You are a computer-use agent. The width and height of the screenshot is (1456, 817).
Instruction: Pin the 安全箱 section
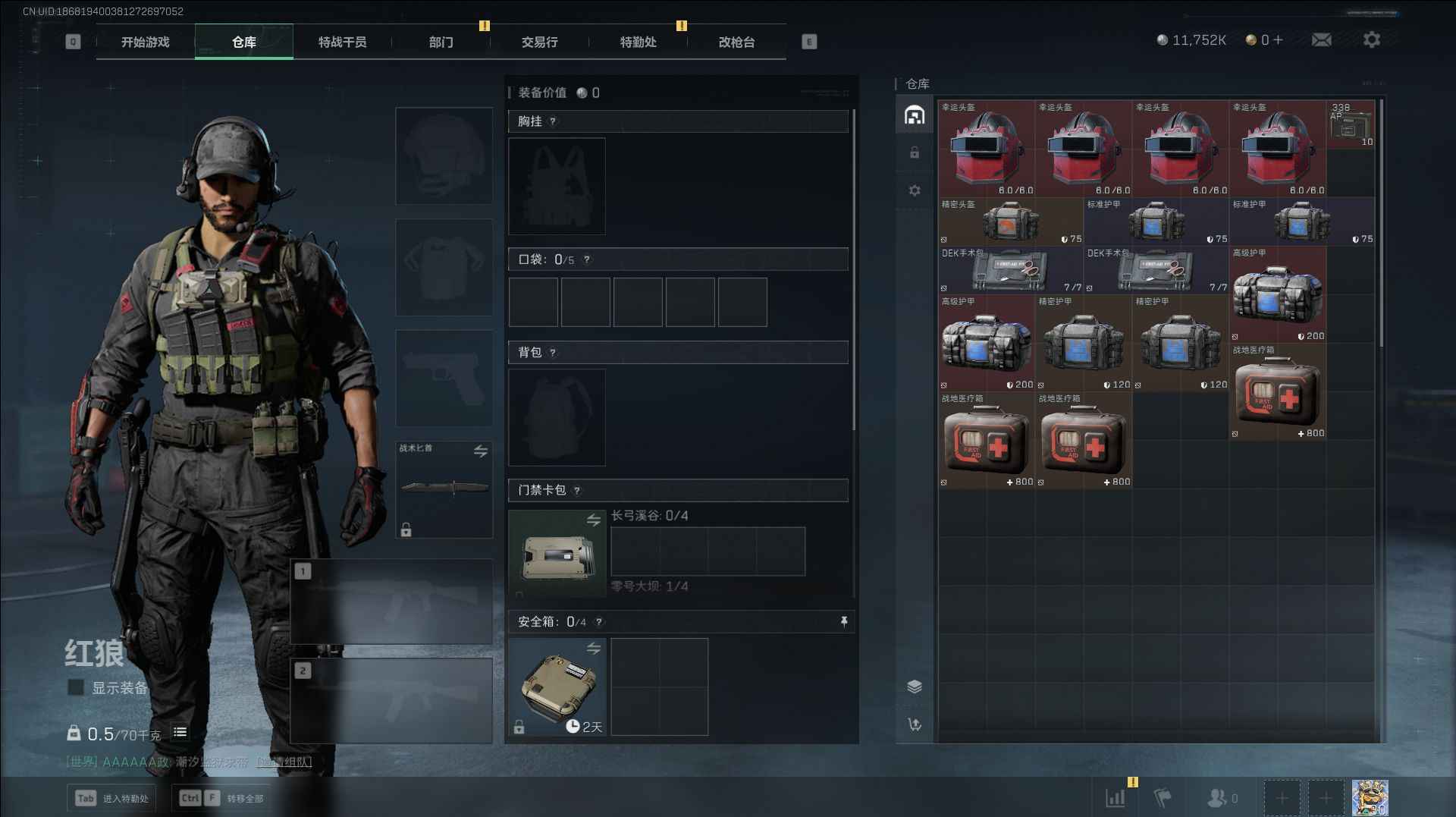[x=843, y=622]
